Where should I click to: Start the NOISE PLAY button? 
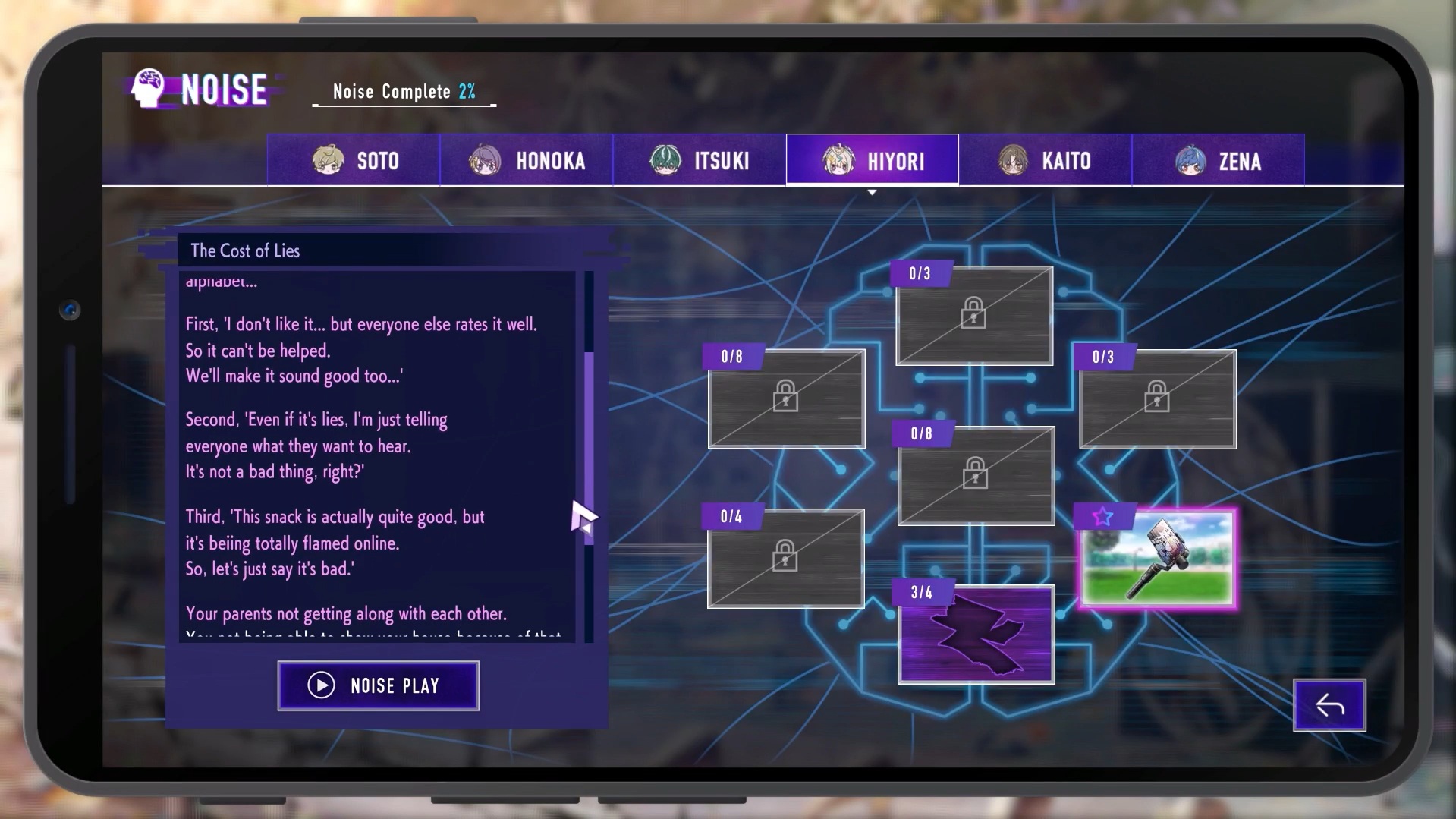pos(378,686)
